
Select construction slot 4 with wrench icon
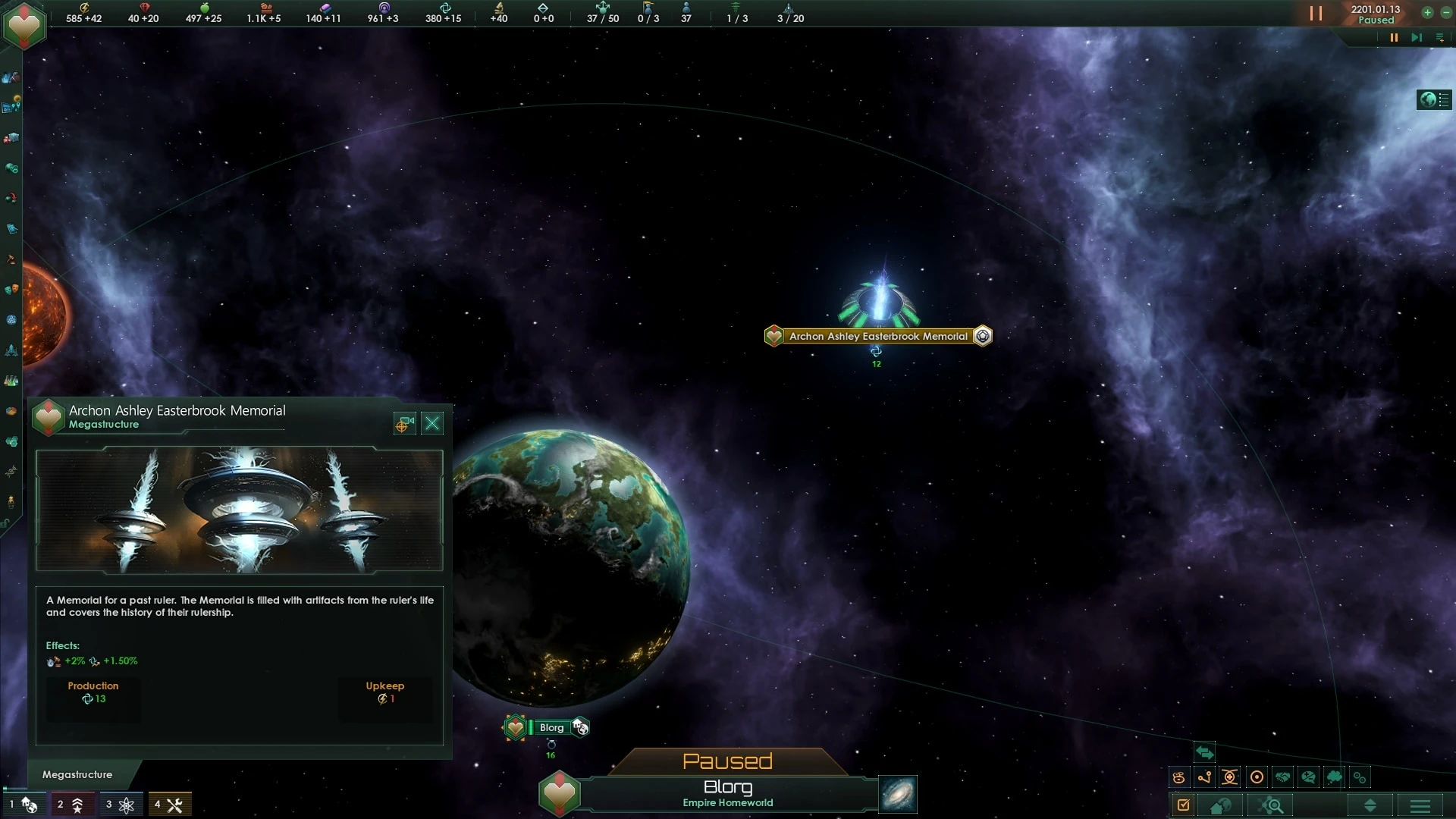click(171, 804)
